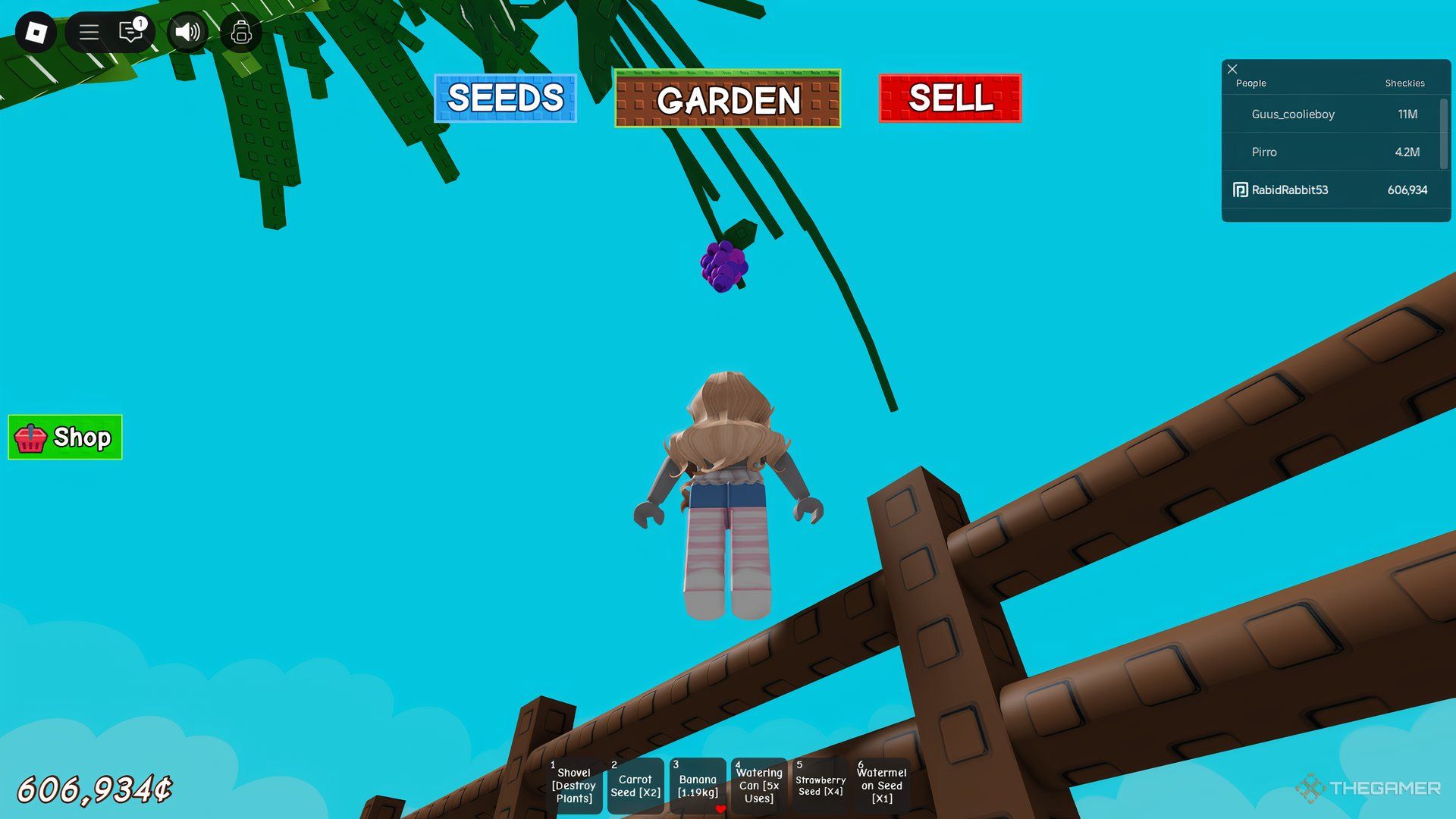The width and height of the screenshot is (1456, 819).
Task: Select the Shovel in hotbar slot 1
Action: (574, 786)
